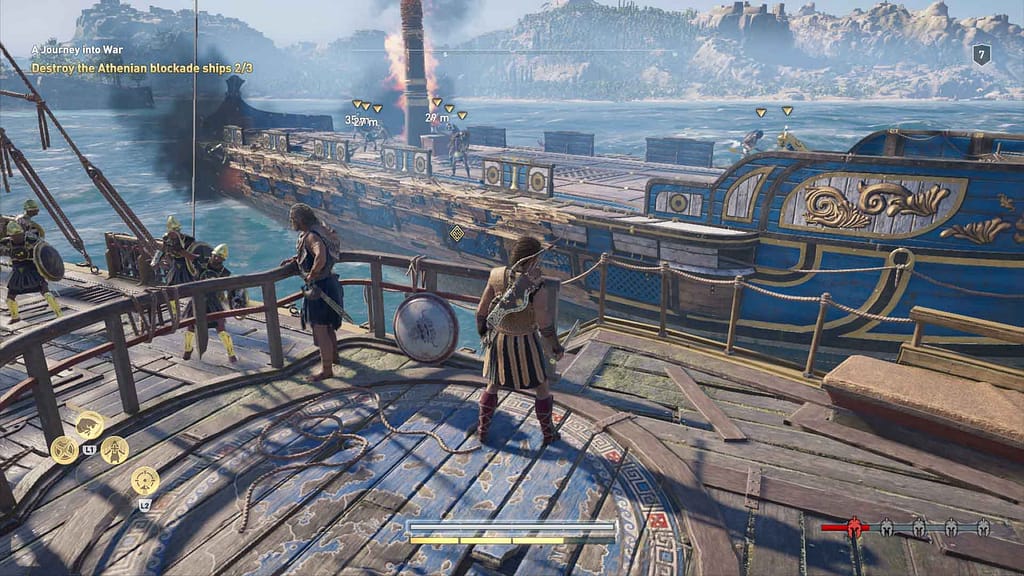Use the warrior figure ability icon
This screenshot has width=1024, height=576.
tap(114, 449)
